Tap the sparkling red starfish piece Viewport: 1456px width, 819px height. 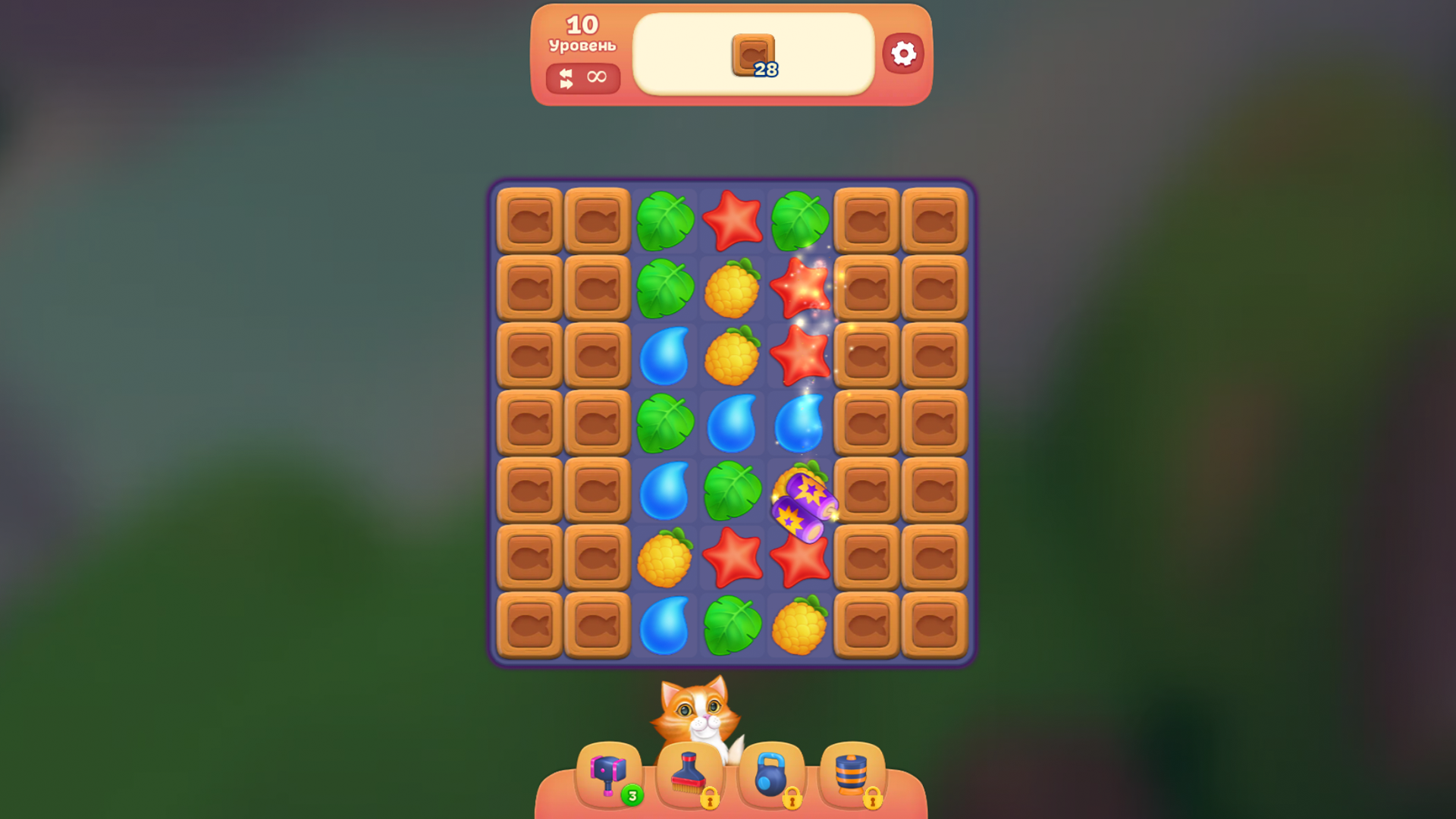point(800,287)
